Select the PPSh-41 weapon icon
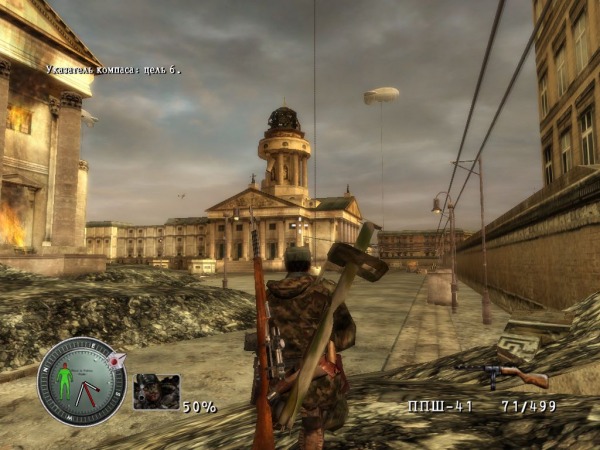 pyautogui.click(x=503, y=374)
